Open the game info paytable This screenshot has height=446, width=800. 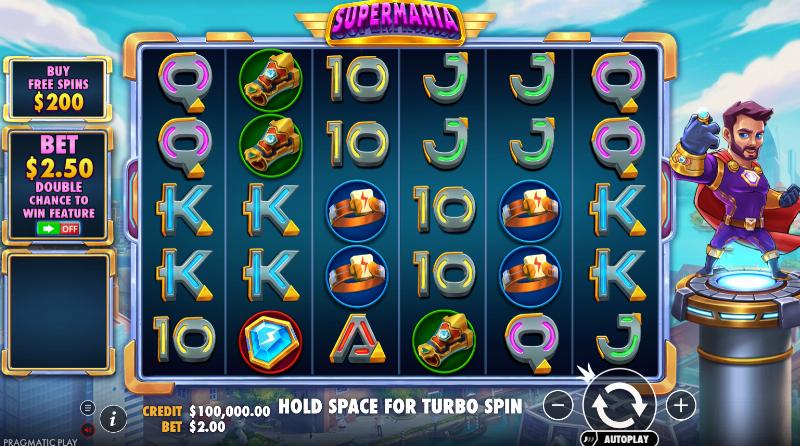113,417
